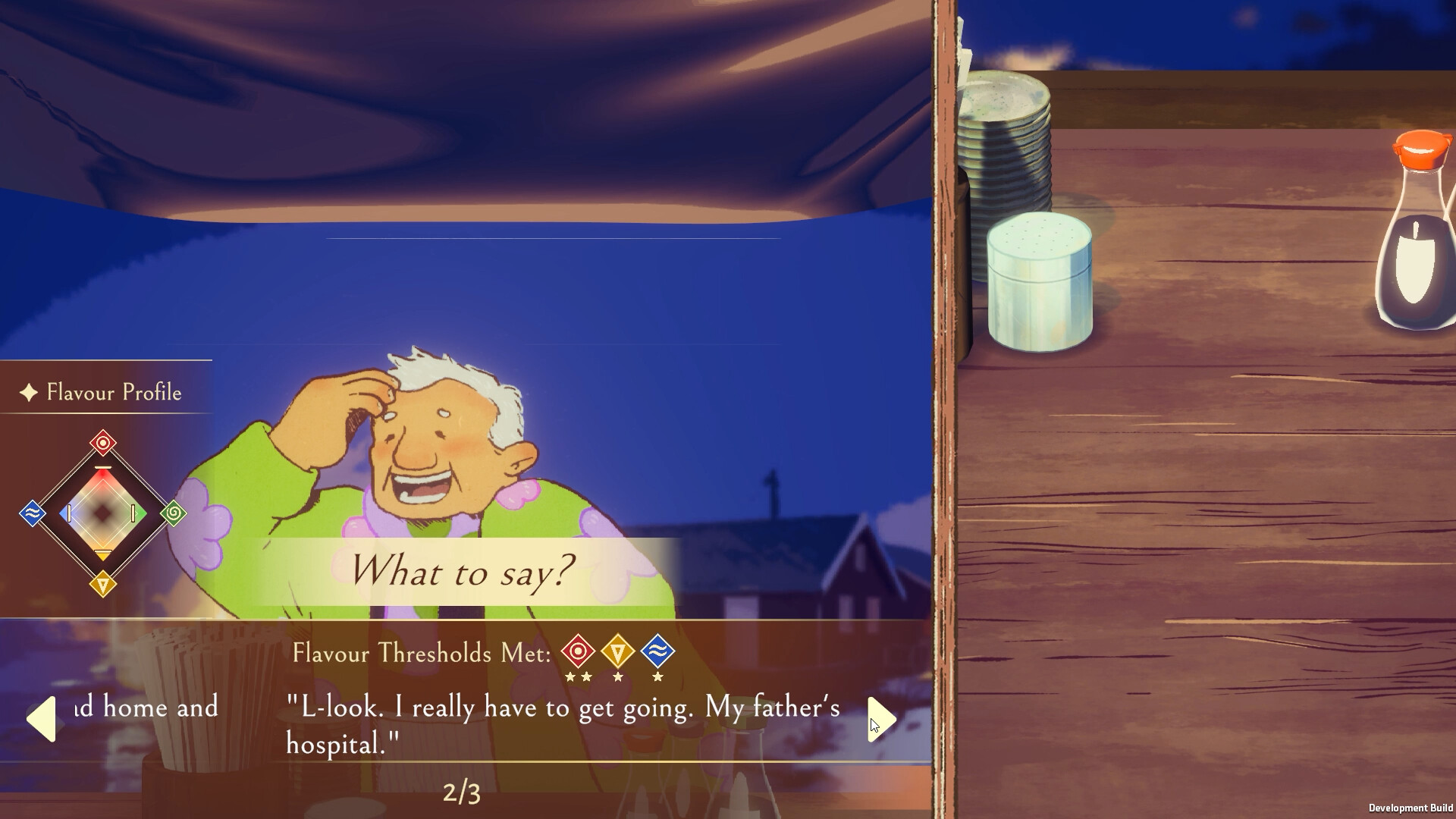Screen dimensions: 1456x819
Task: Click the Development Build label
Action: tap(1412, 806)
